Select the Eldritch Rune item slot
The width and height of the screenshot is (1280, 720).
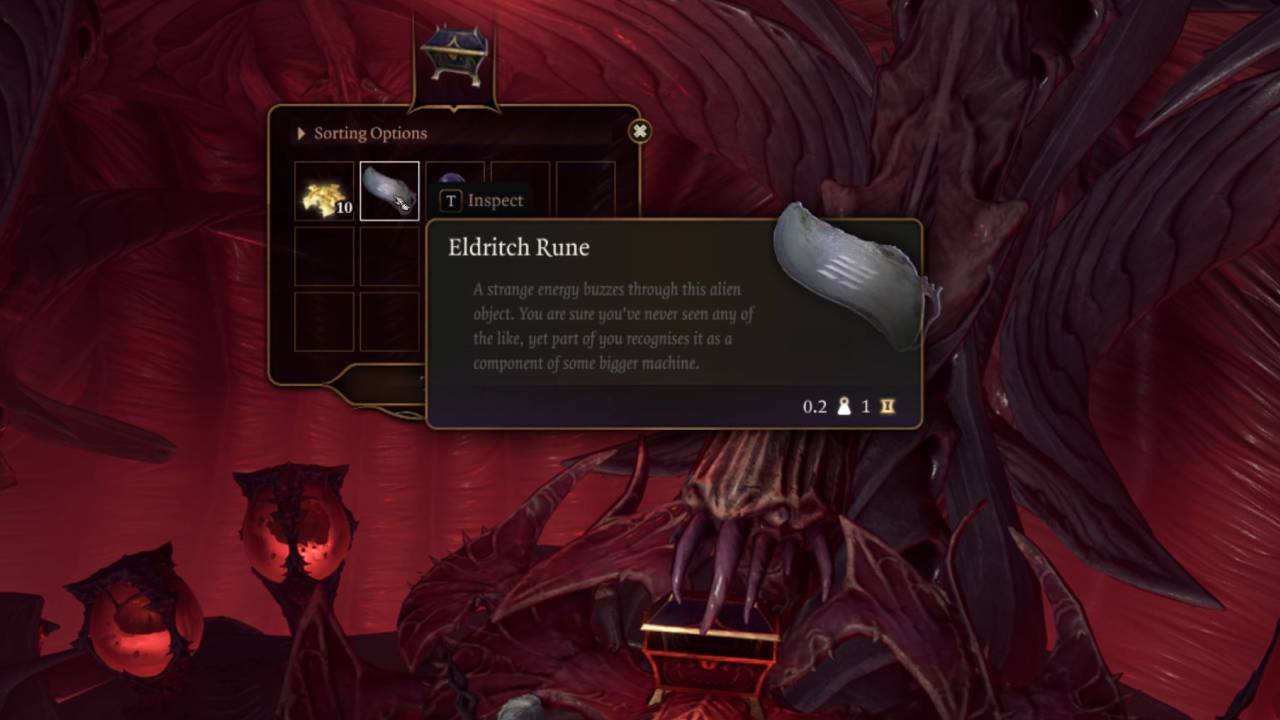[x=389, y=189]
